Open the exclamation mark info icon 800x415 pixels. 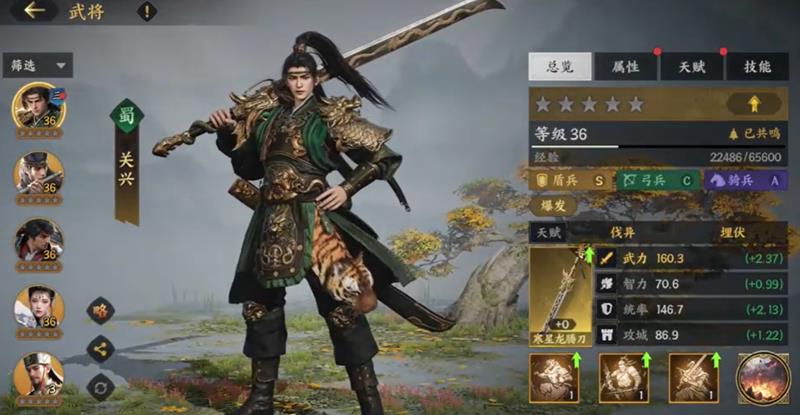tap(147, 12)
